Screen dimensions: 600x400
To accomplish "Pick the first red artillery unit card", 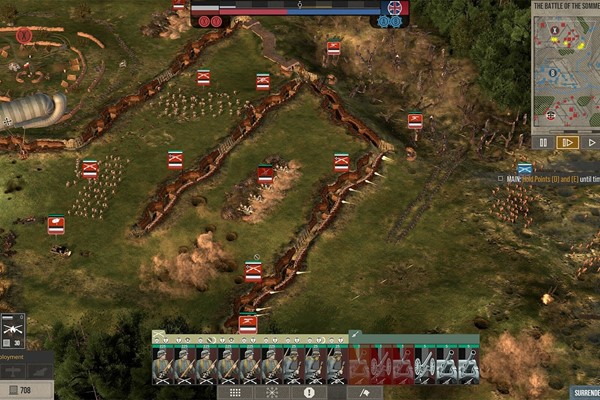I will pyautogui.click(x=359, y=366).
